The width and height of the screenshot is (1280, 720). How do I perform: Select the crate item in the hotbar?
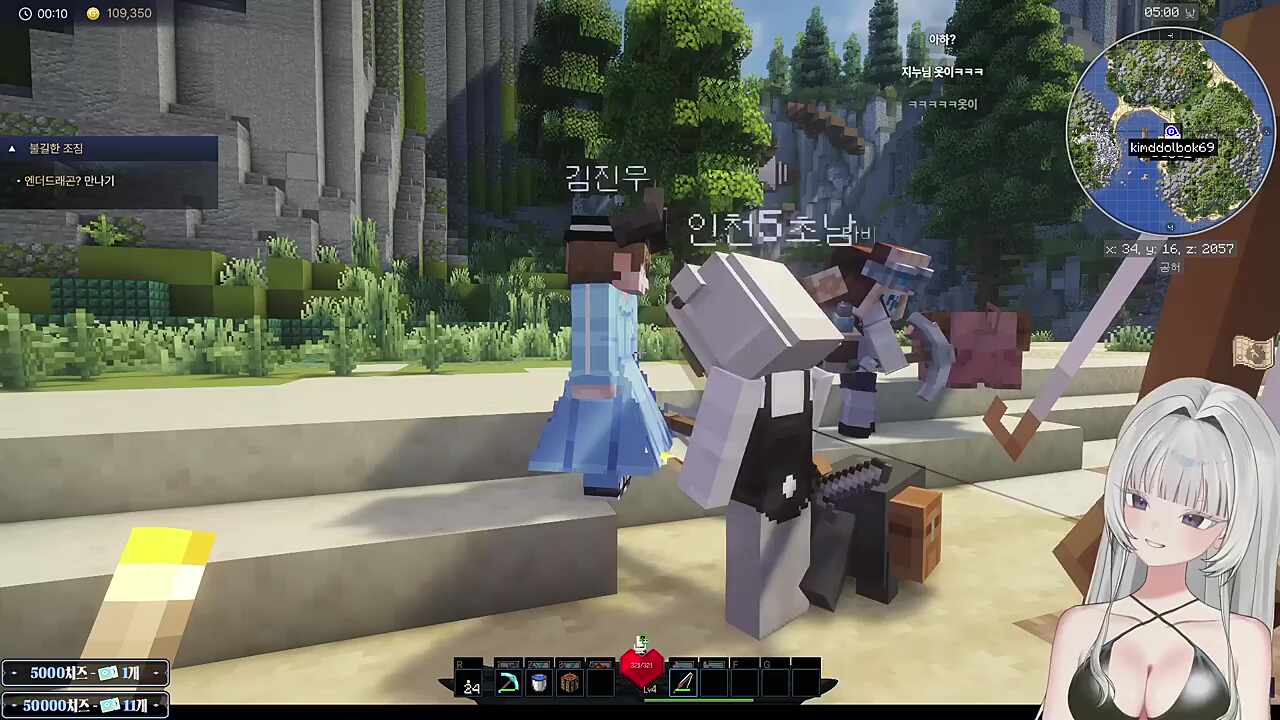570,682
